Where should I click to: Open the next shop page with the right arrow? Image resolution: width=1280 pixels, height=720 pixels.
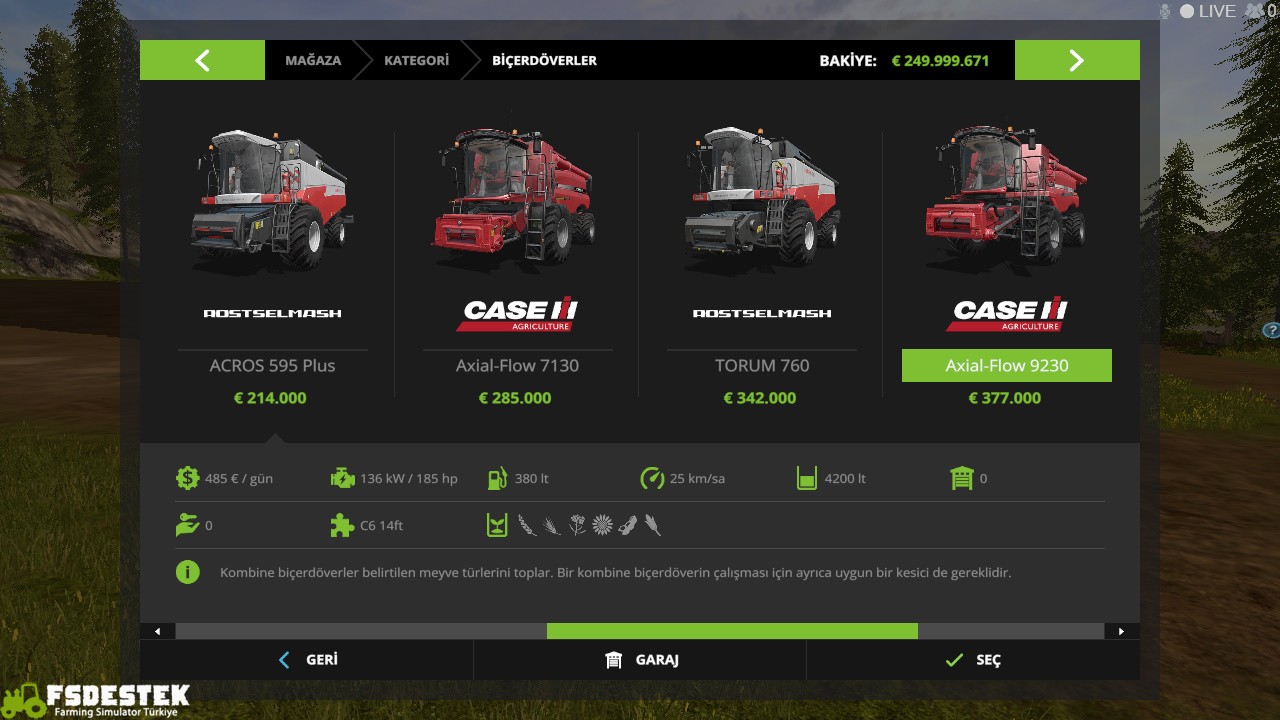1077,60
